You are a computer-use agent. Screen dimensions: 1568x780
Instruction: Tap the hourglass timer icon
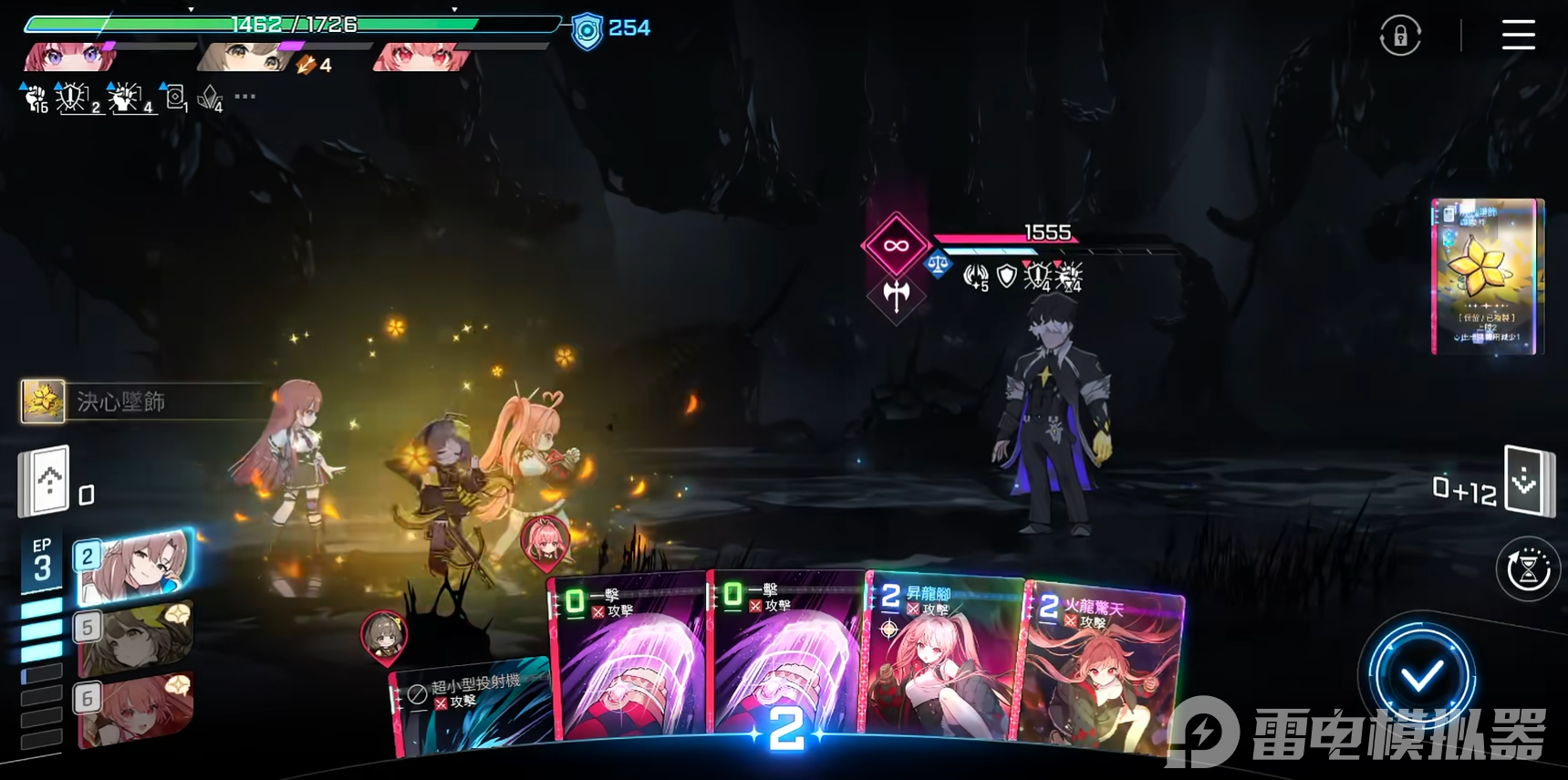click(1529, 569)
